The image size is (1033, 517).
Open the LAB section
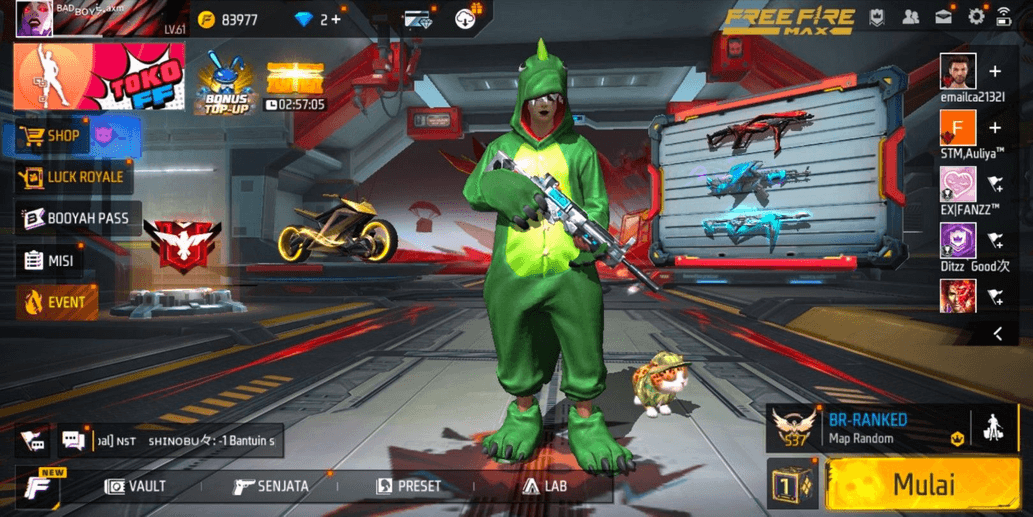(545, 486)
